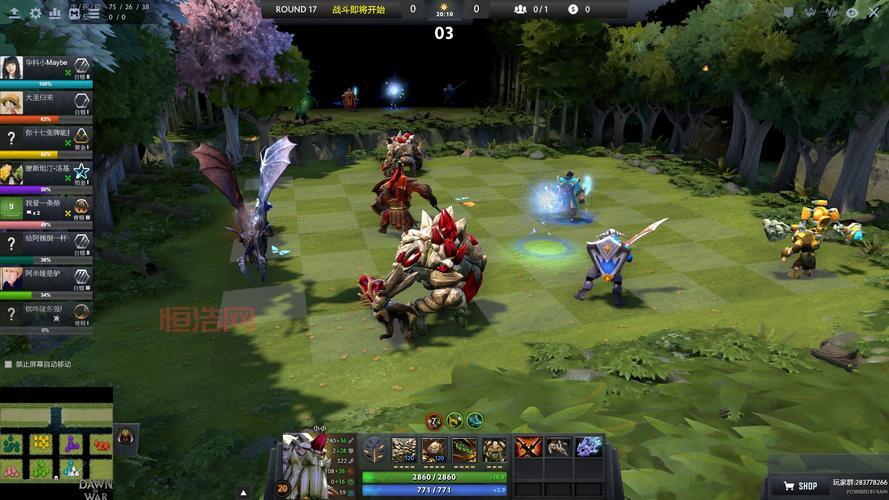Click the red sword buff icon showing 7
The height and width of the screenshot is (500, 889).
(x=434, y=421)
